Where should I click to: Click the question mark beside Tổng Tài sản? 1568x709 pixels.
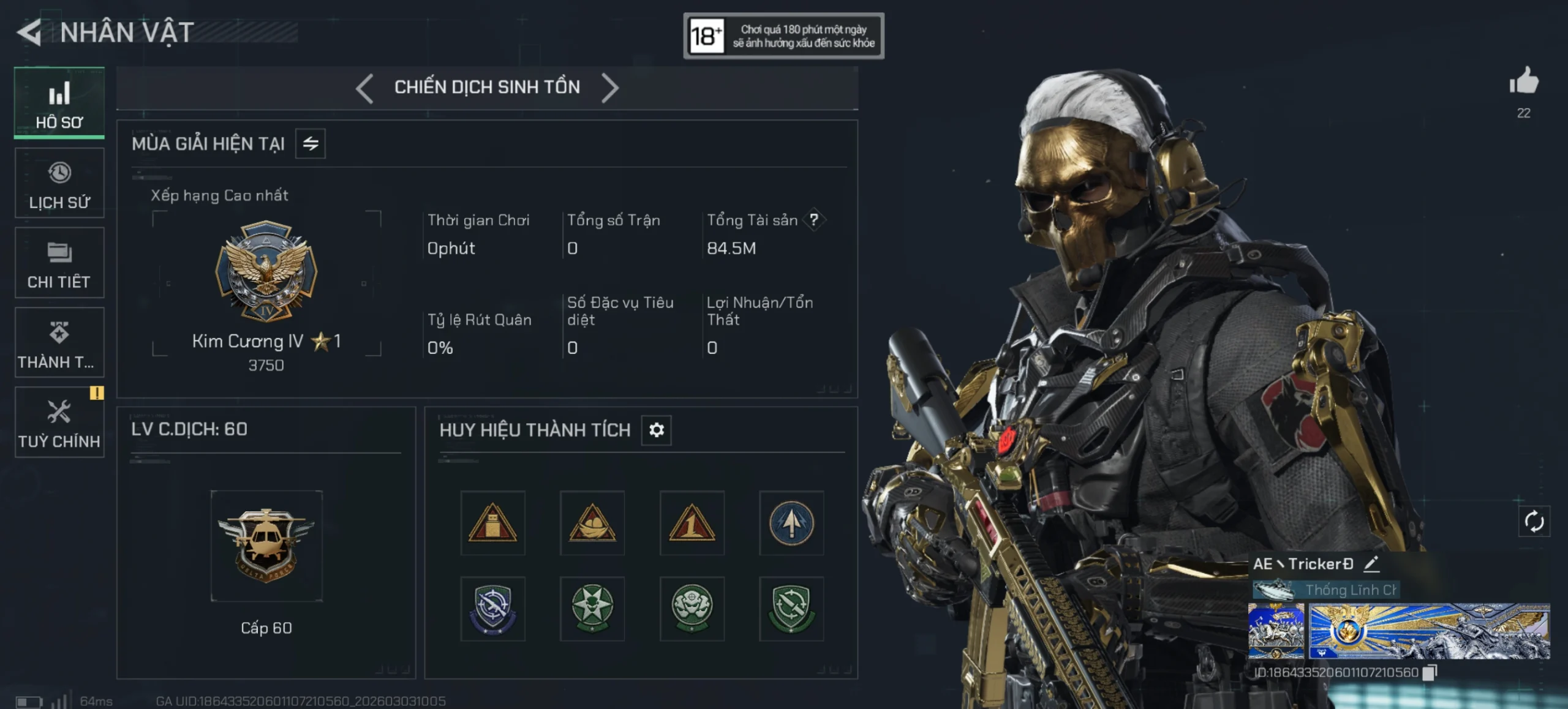click(814, 220)
